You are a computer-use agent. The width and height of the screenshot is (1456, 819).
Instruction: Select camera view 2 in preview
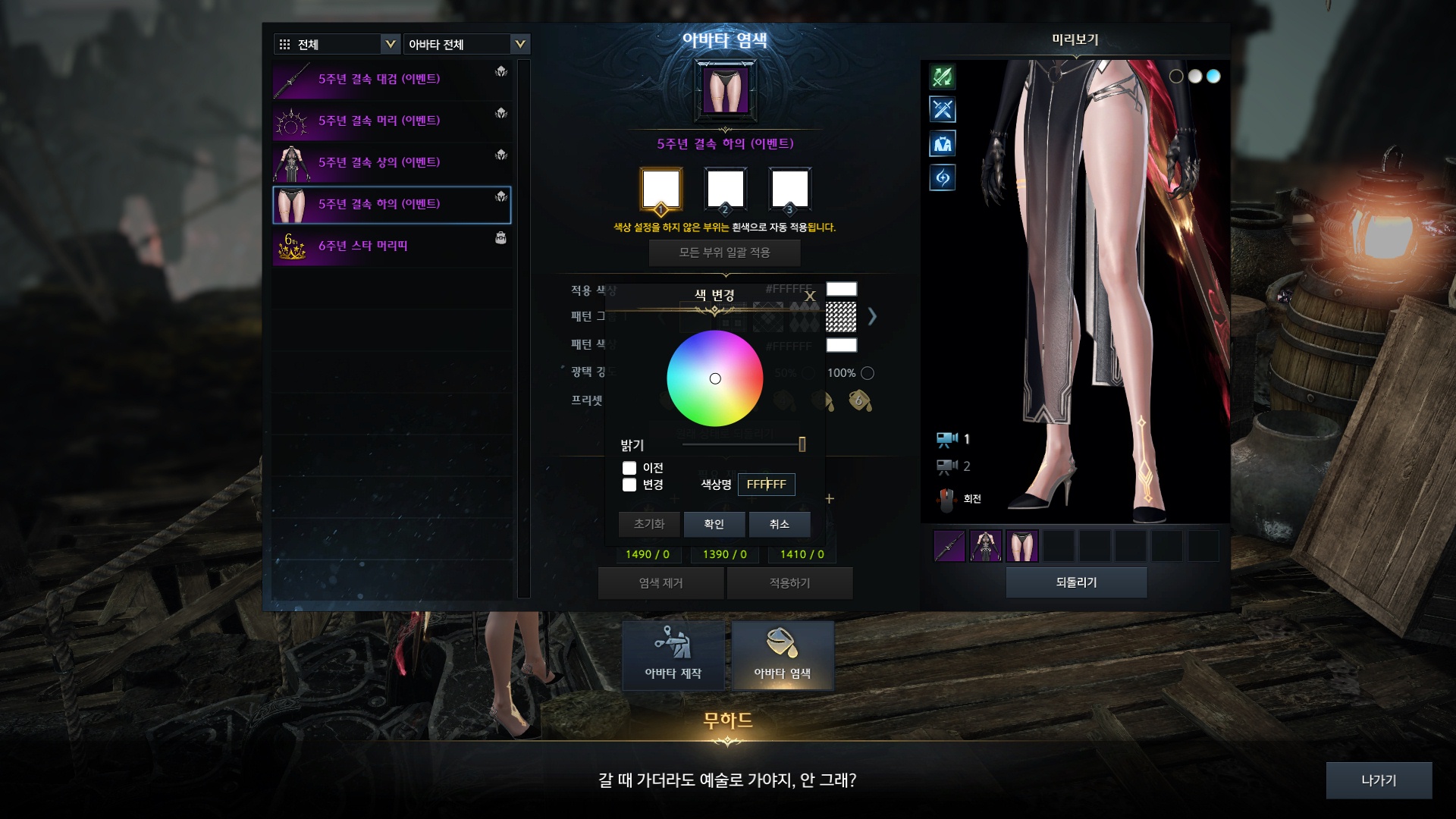tap(952, 466)
